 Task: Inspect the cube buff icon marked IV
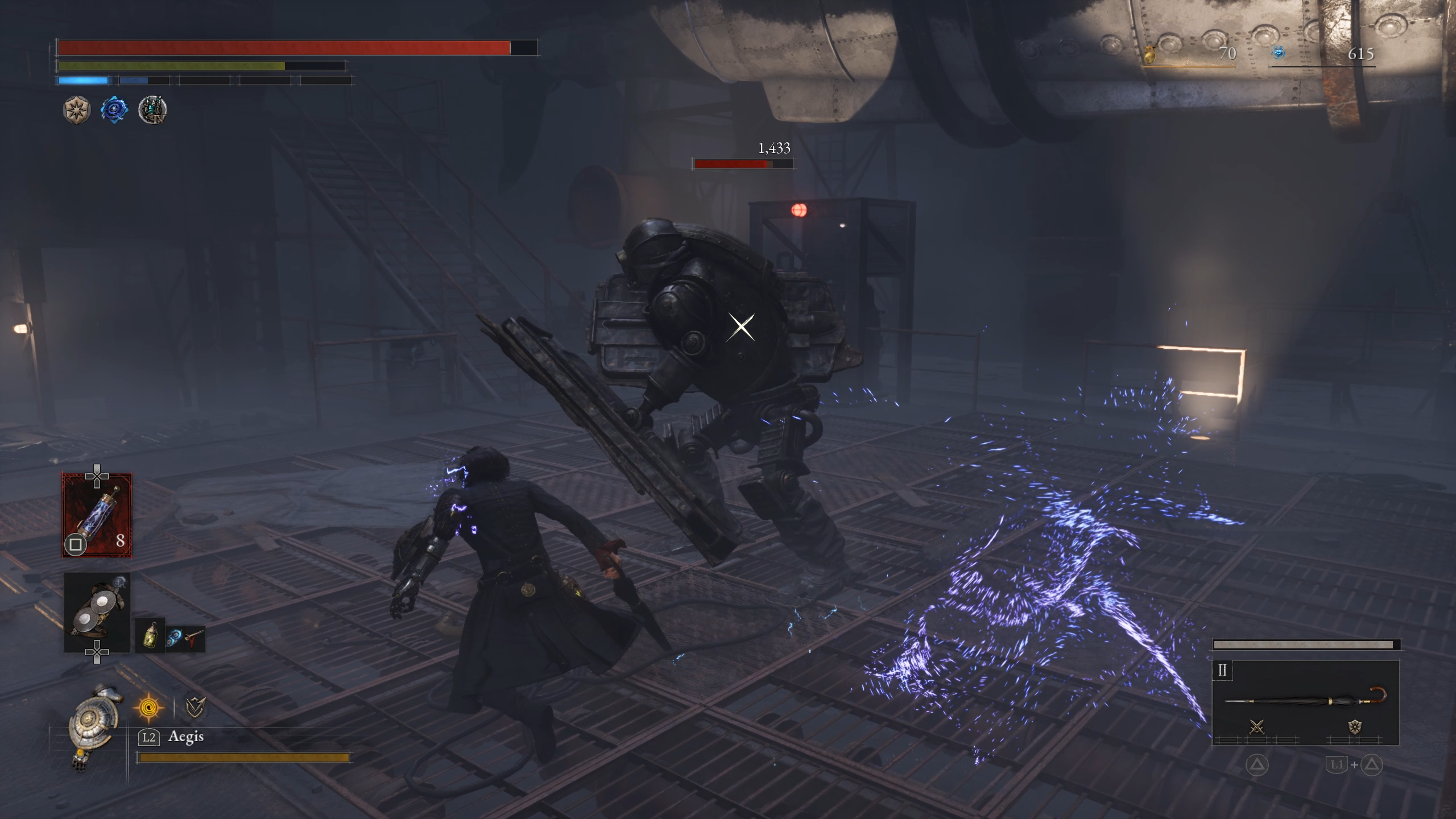point(152,110)
